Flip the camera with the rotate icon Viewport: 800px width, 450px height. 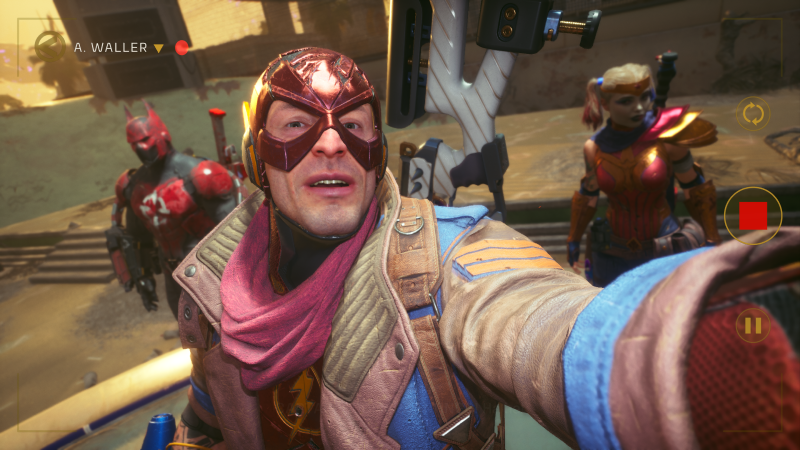pos(753,113)
